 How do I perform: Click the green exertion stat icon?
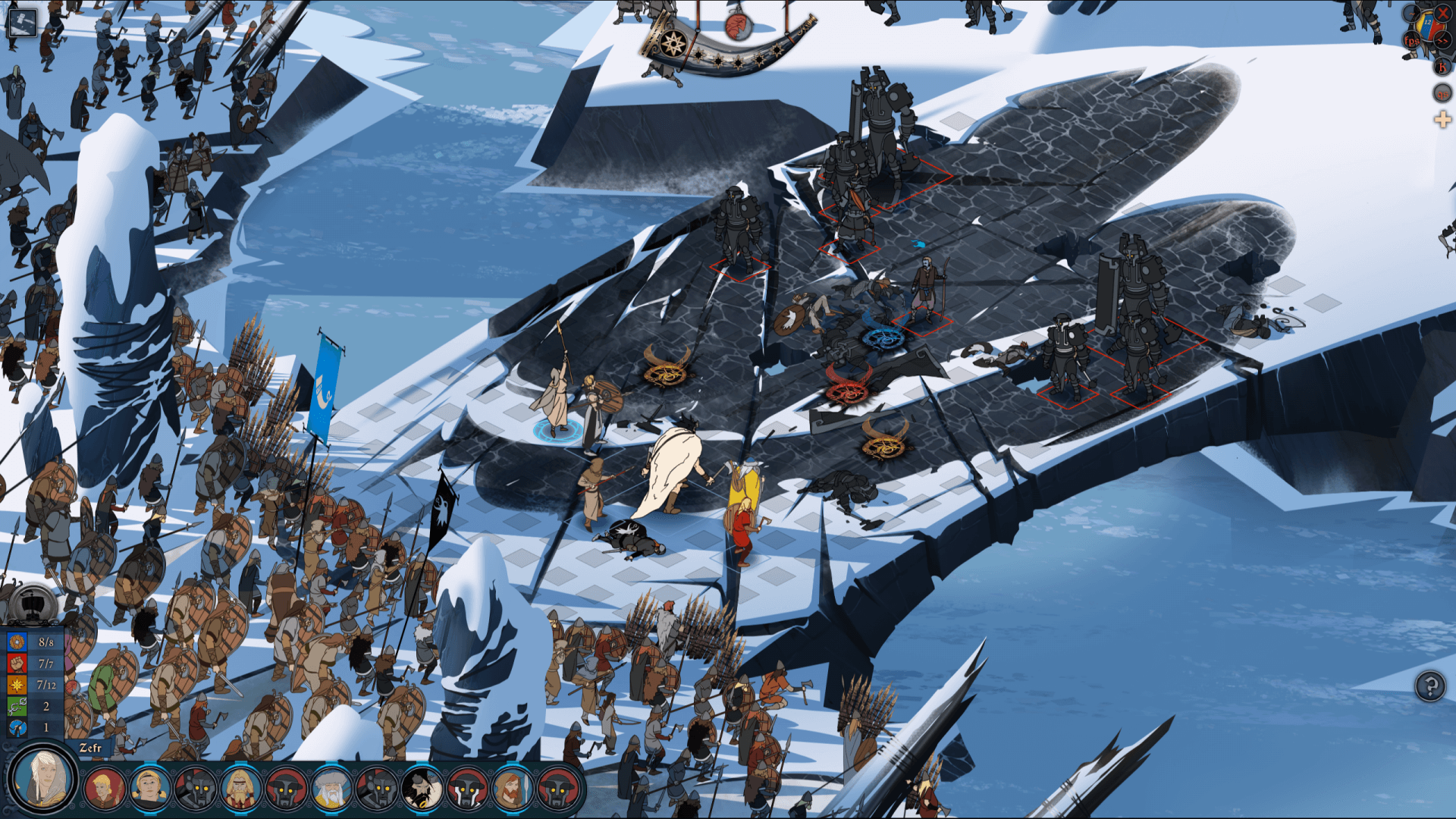(17, 706)
